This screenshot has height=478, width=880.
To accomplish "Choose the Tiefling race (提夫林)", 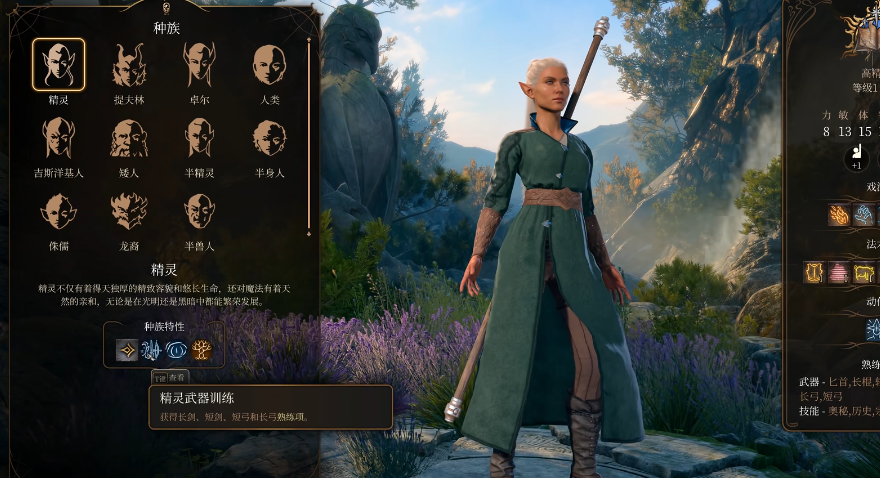I will pyautogui.click(x=129, y=65).
